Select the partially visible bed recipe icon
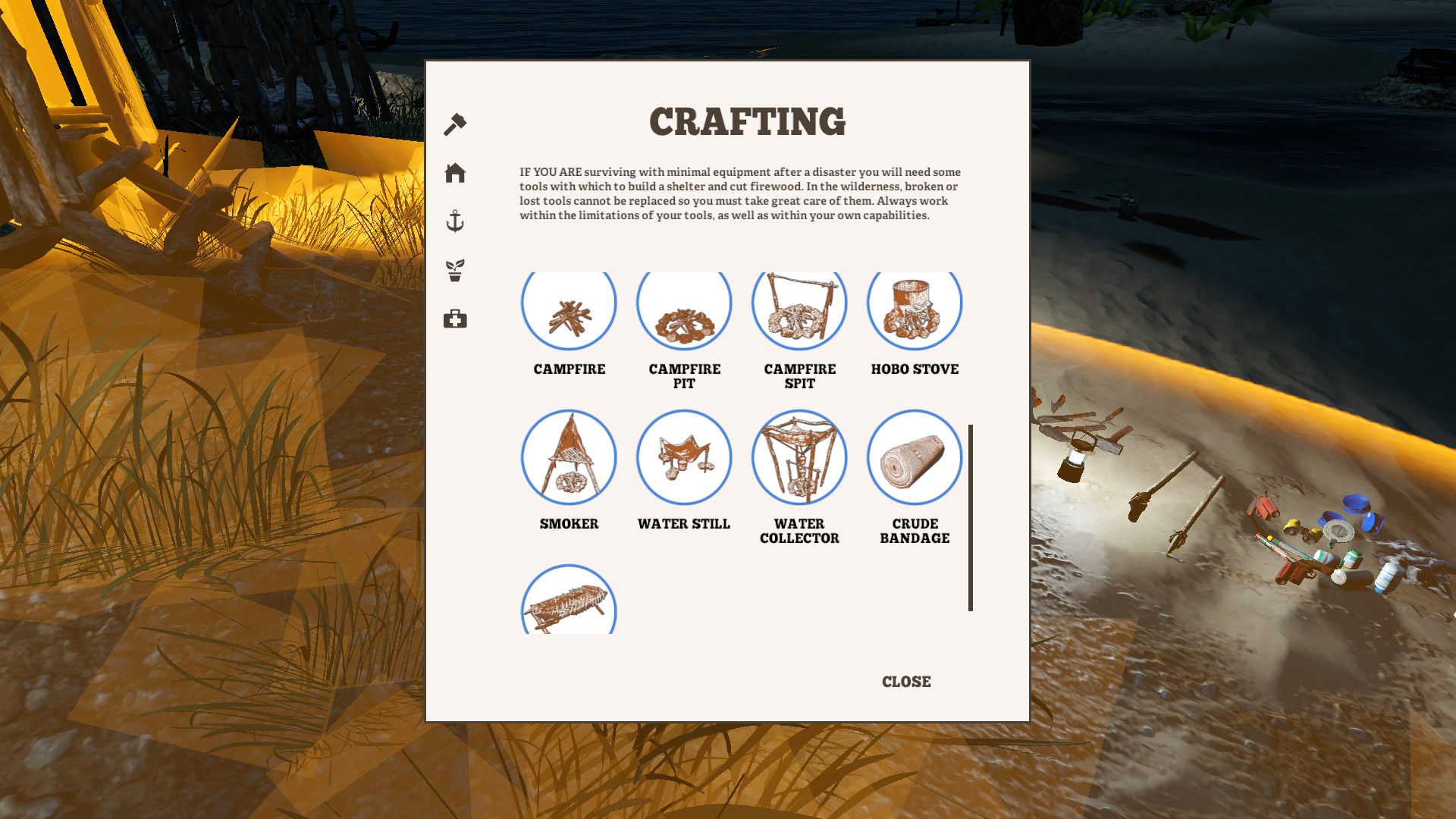Image resolution: width=1456 pixels, height=819 pixels. 569,603
